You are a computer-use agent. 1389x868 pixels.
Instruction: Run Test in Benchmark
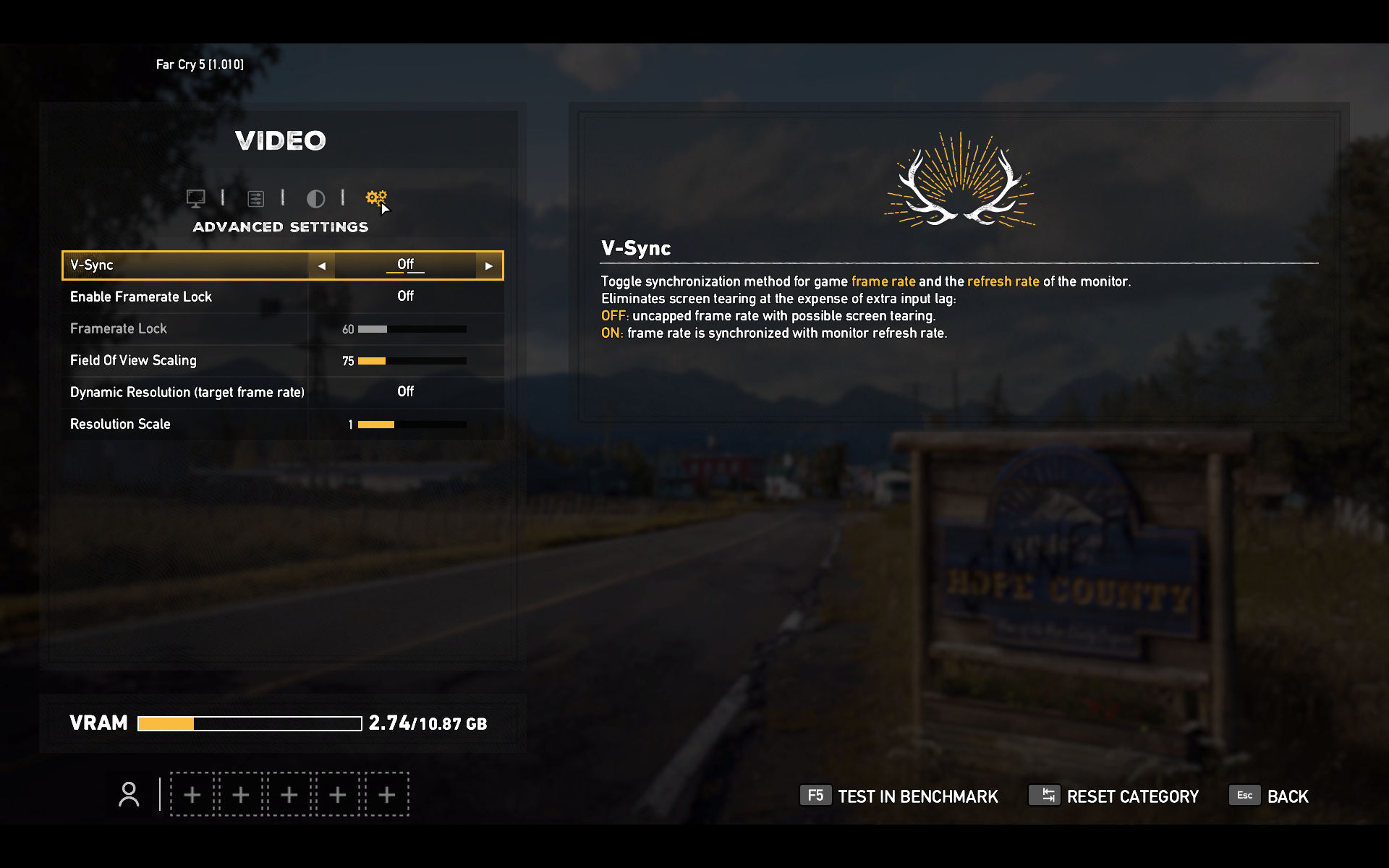tap(899, 796)
